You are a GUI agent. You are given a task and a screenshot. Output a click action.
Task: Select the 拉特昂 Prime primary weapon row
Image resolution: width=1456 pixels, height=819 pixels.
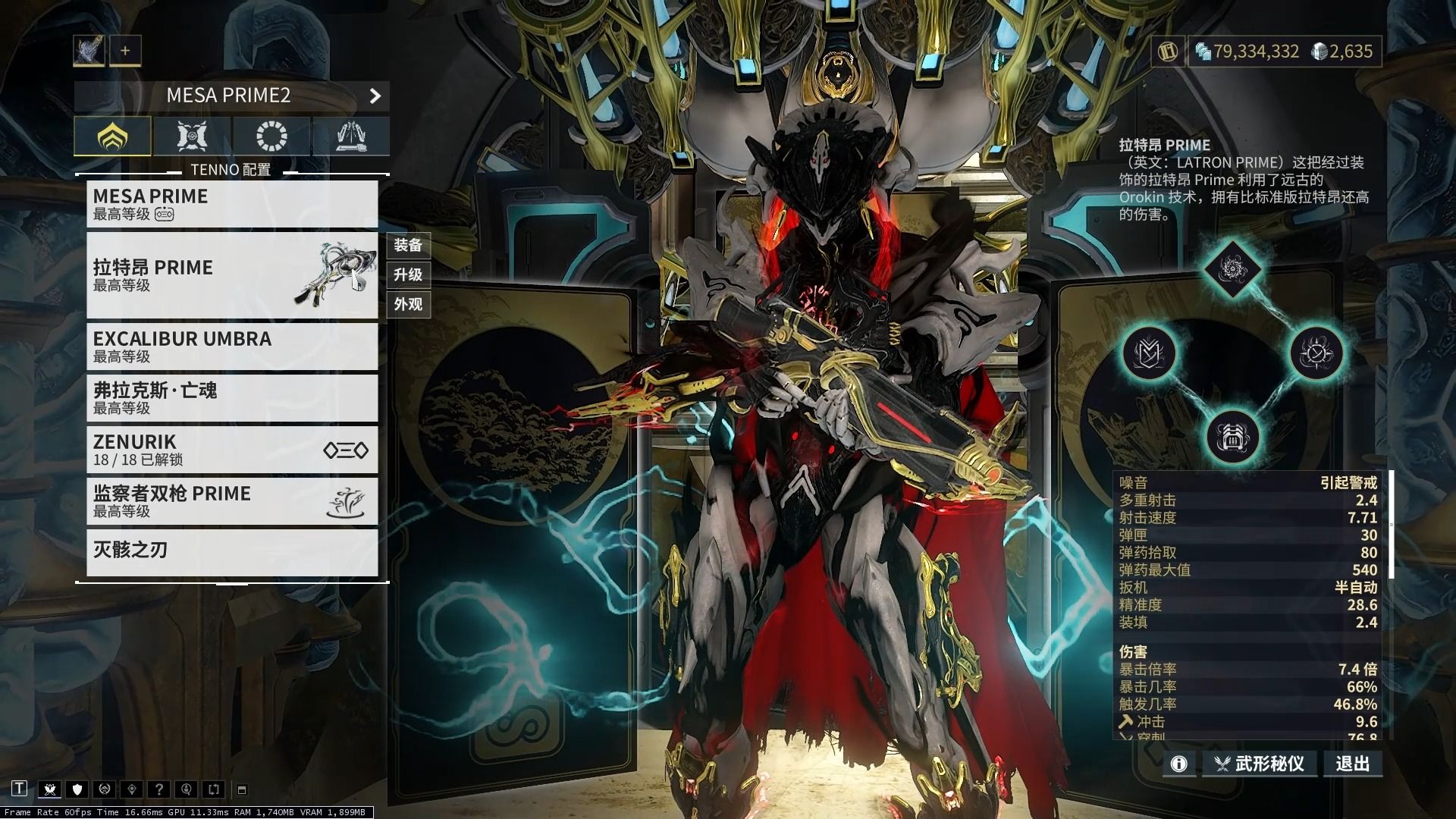click(x=231, y=275)
